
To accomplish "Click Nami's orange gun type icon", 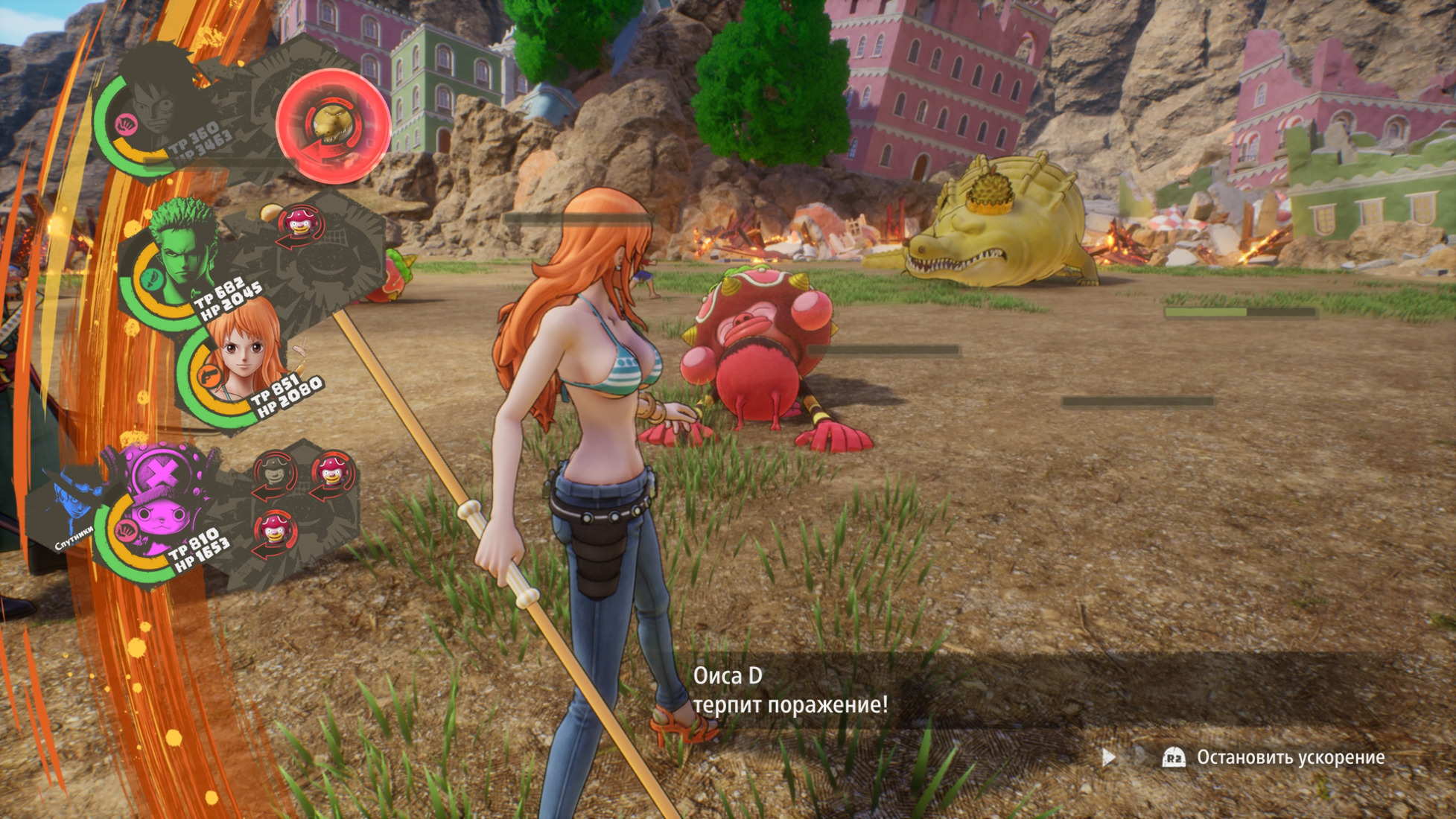I will [208, 375].
